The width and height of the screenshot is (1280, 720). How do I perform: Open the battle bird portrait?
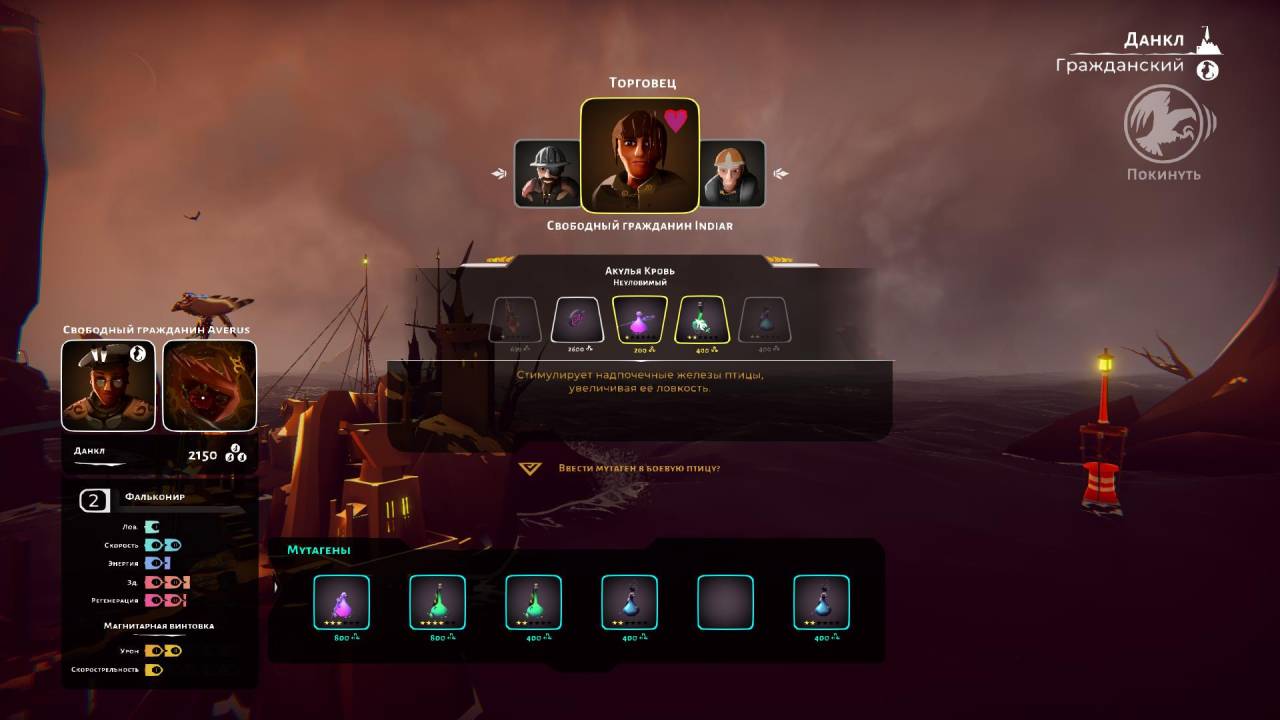point(210,385)
